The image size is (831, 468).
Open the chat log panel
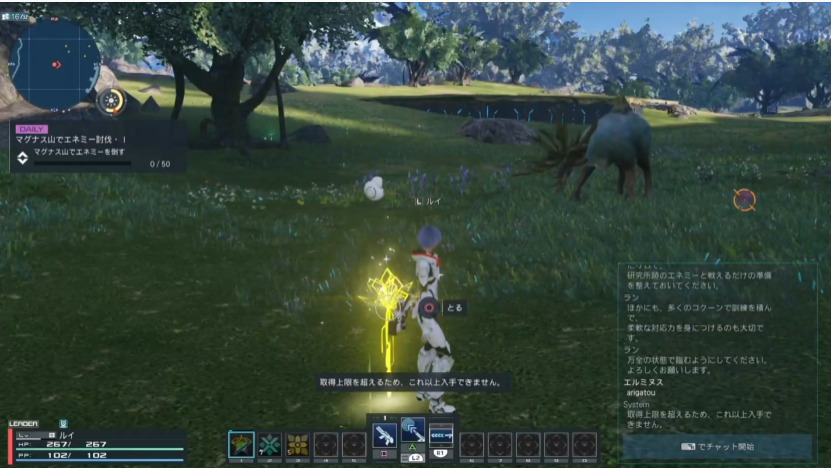pos(716,345)
